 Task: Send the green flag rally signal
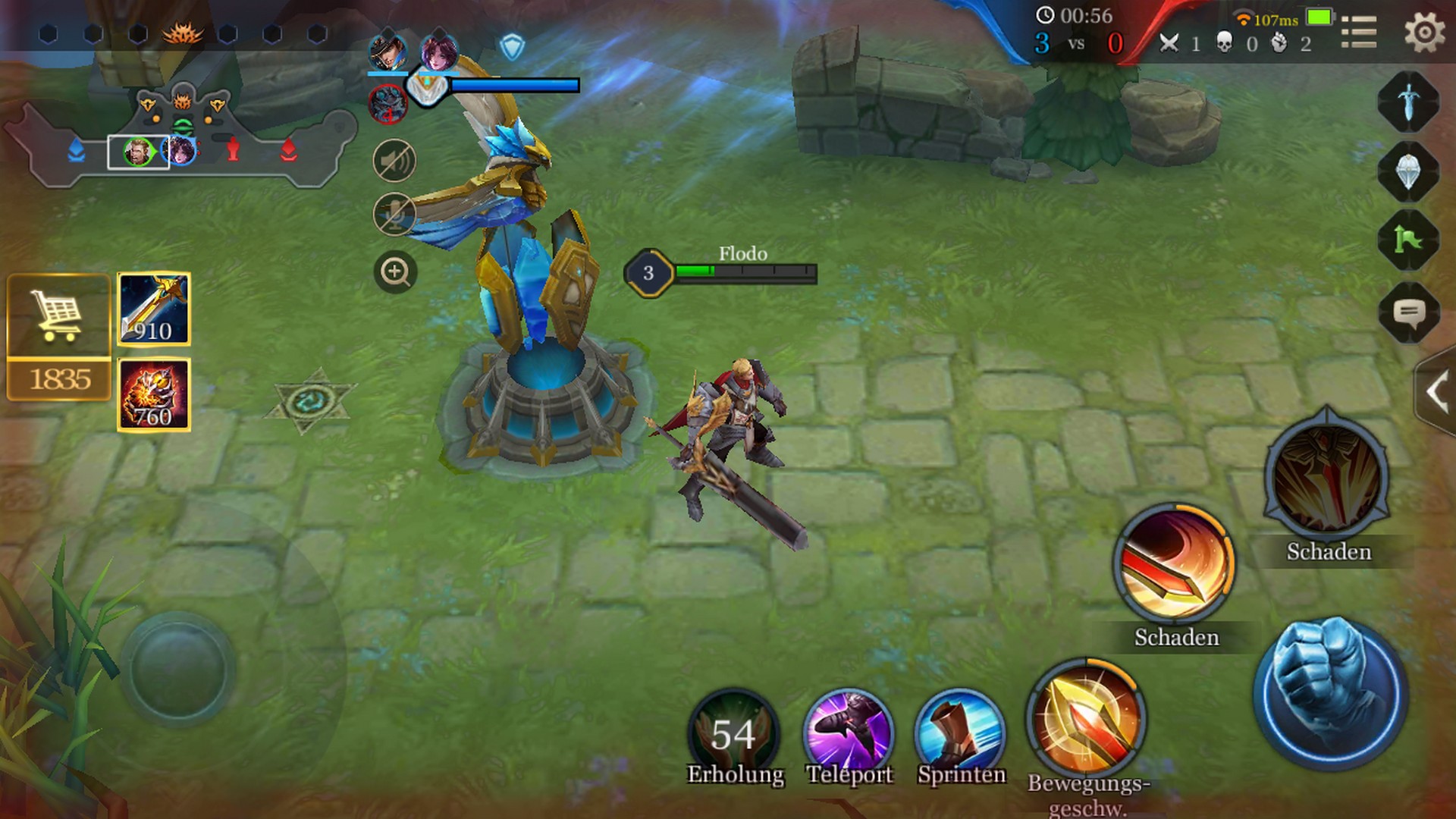point(1408,240)
